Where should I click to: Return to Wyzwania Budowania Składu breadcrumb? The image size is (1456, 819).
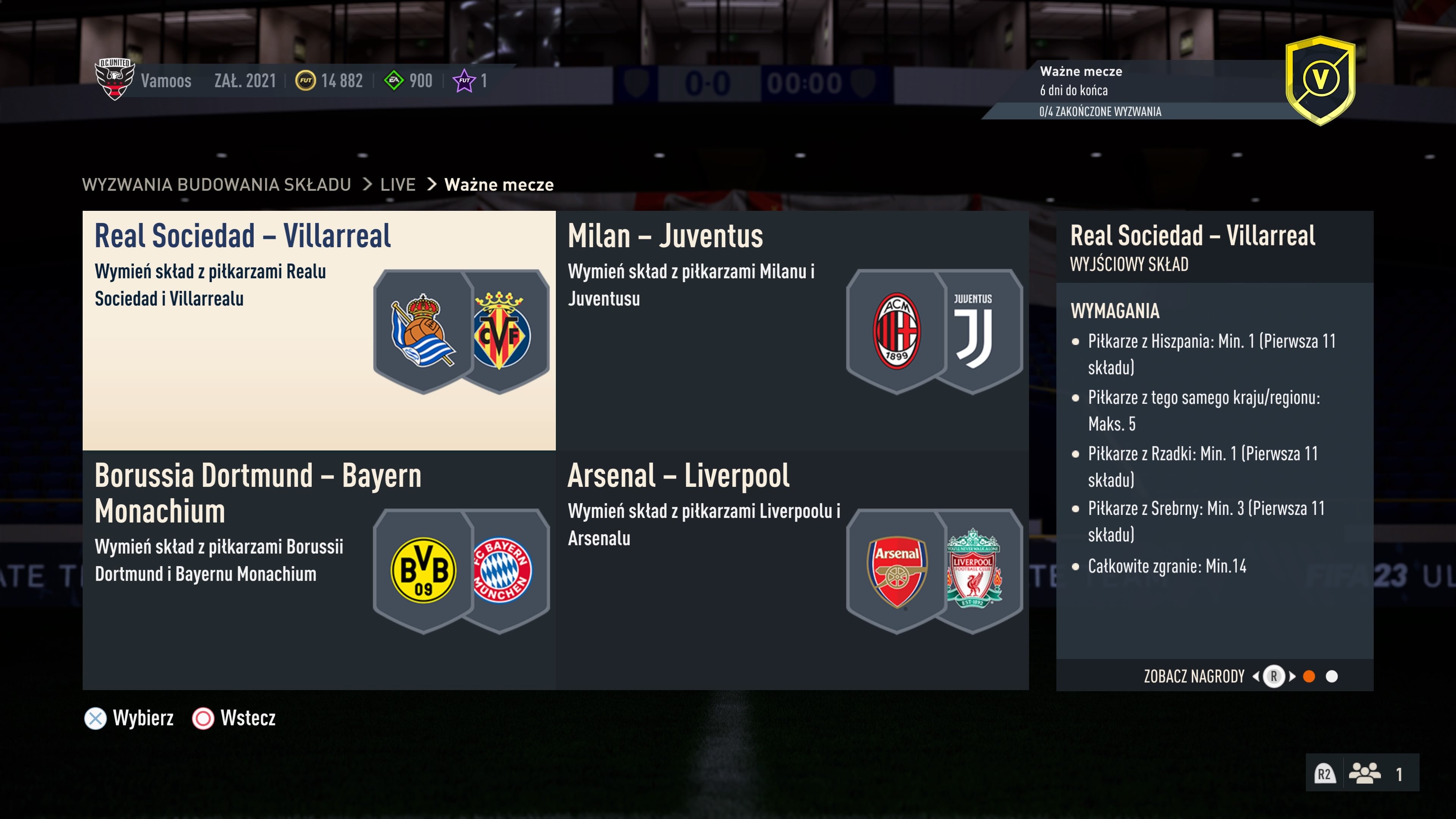tap(217, 185)
